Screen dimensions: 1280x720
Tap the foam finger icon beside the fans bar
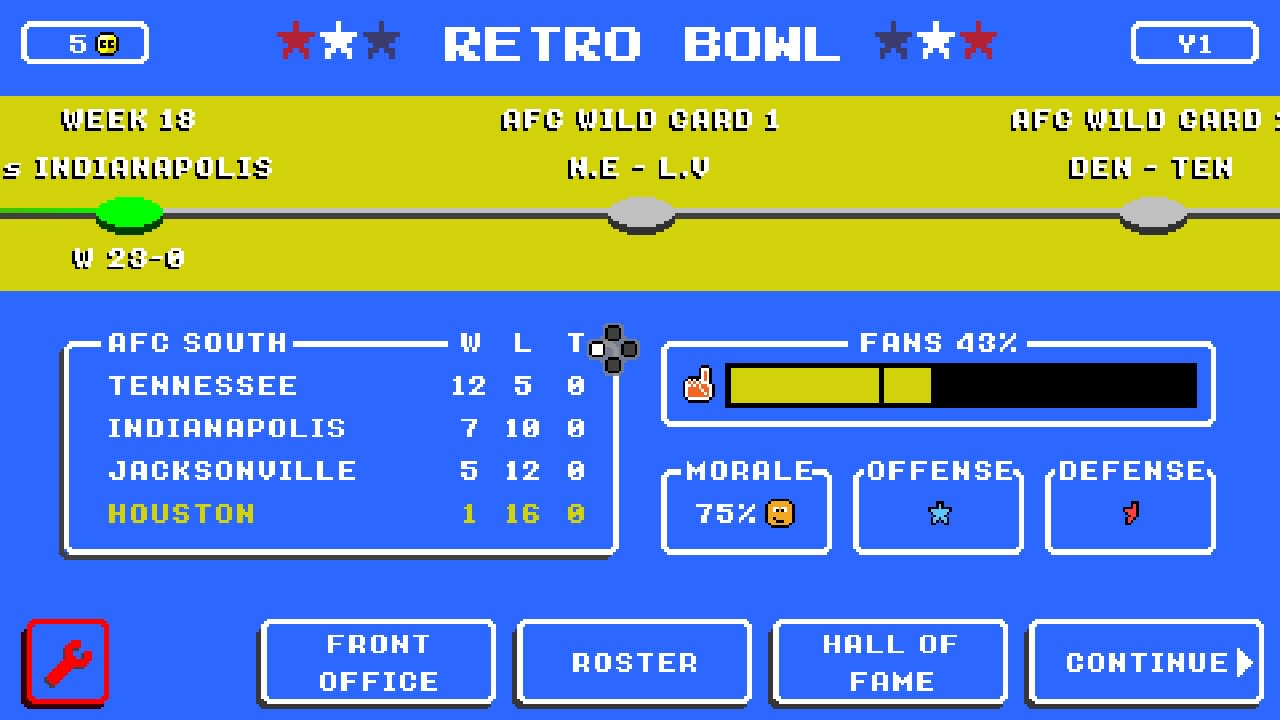tap(699, 385)
